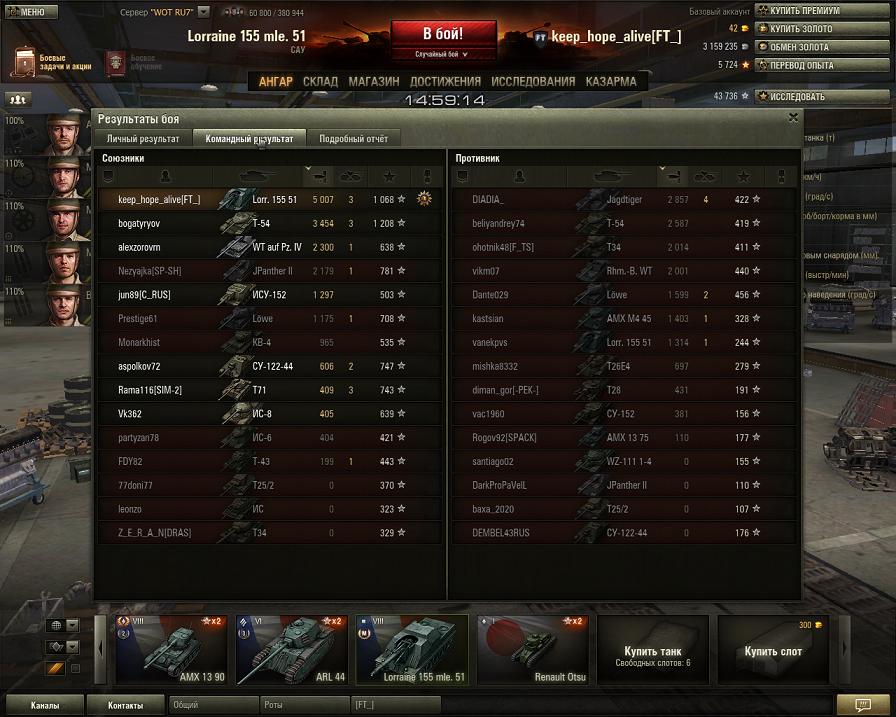Go to the Склад section
The width and height of the screenshot is (896, 717).
point(320,81)
